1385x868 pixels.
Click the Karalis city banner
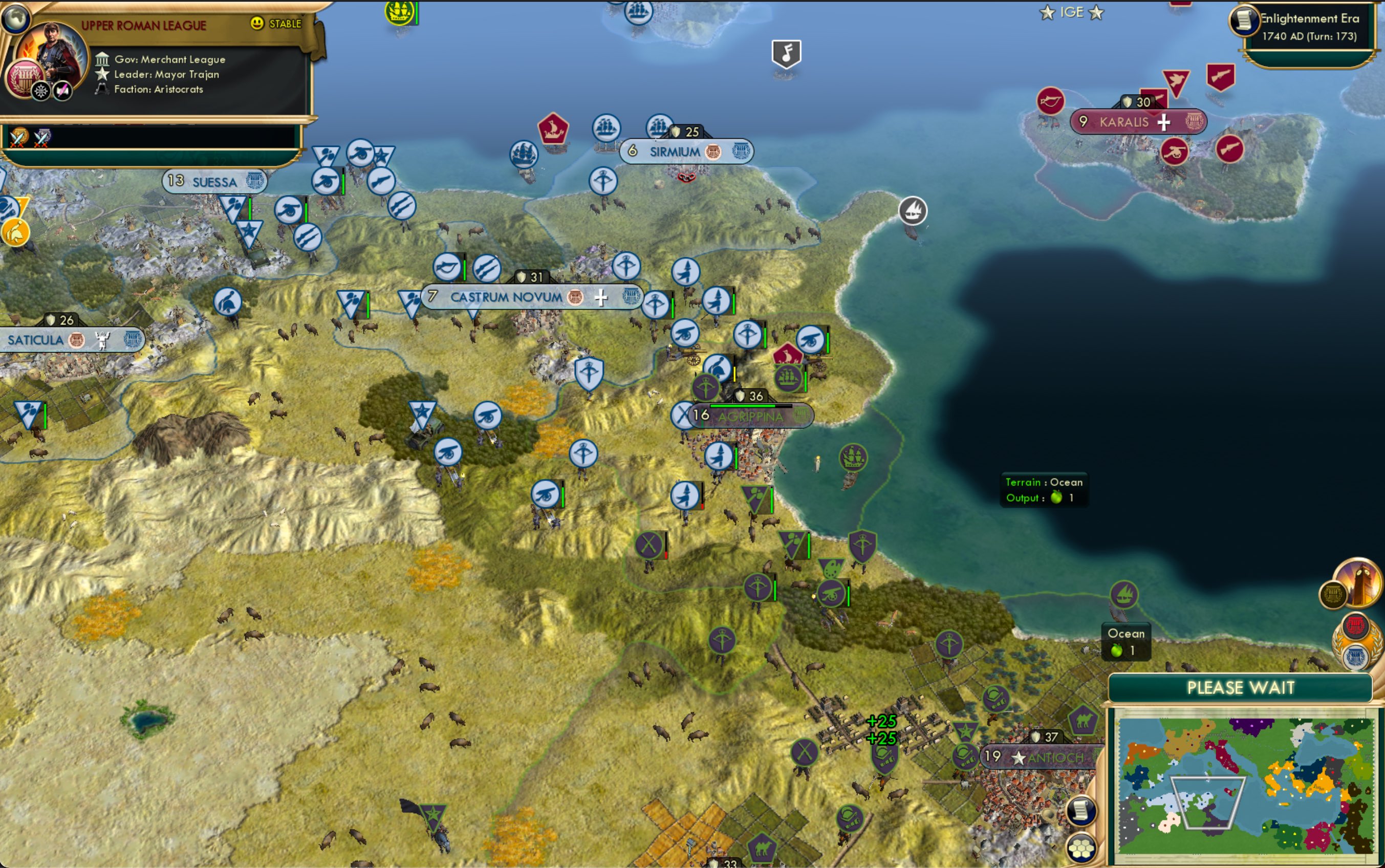(1124, 122)
